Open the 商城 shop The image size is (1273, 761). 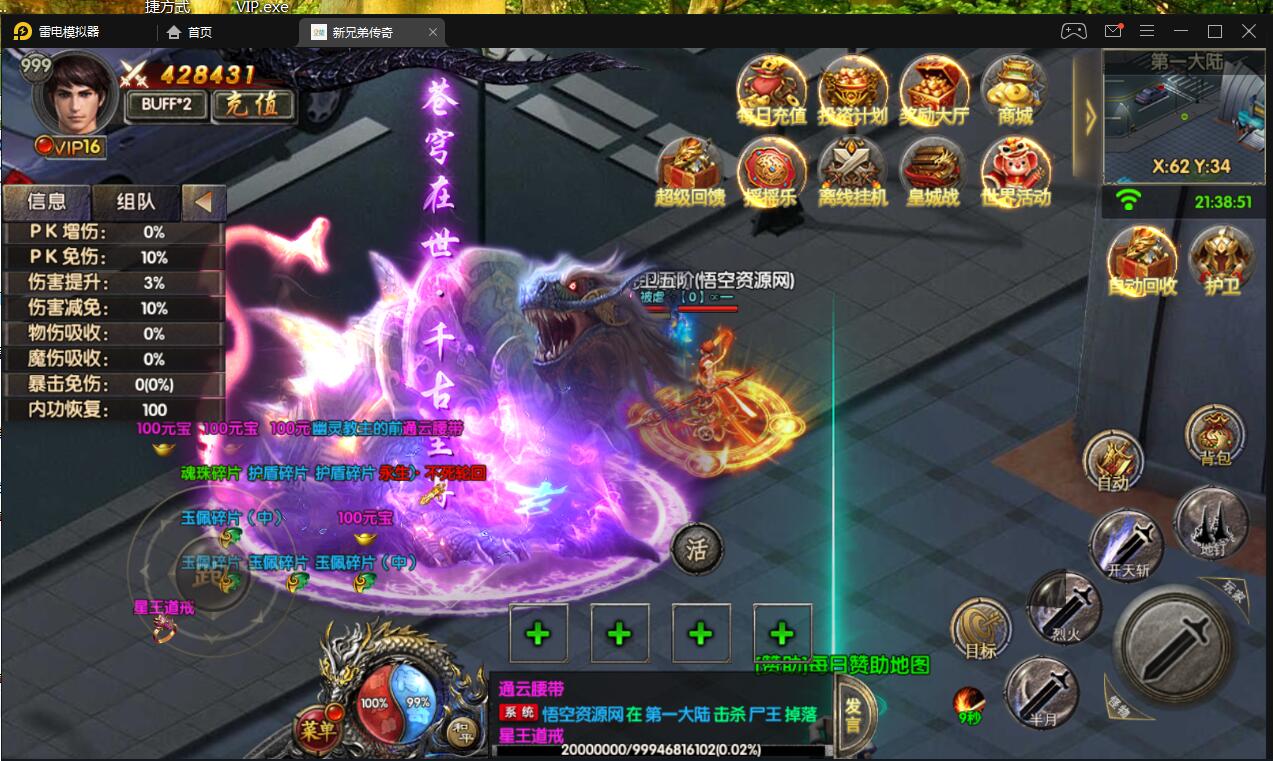pos(1014,89)
